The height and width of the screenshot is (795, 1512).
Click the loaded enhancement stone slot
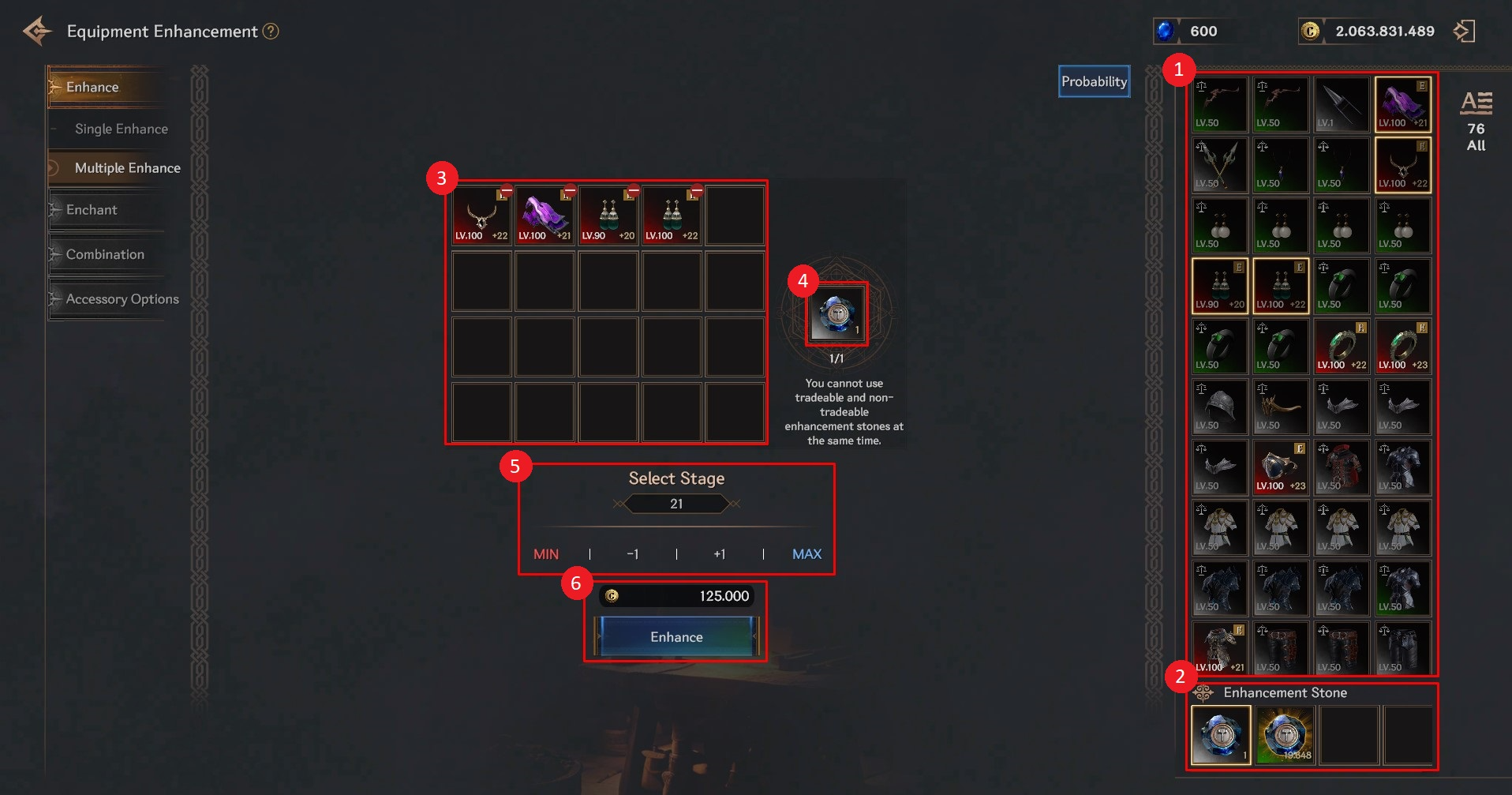tap(836, 314)
